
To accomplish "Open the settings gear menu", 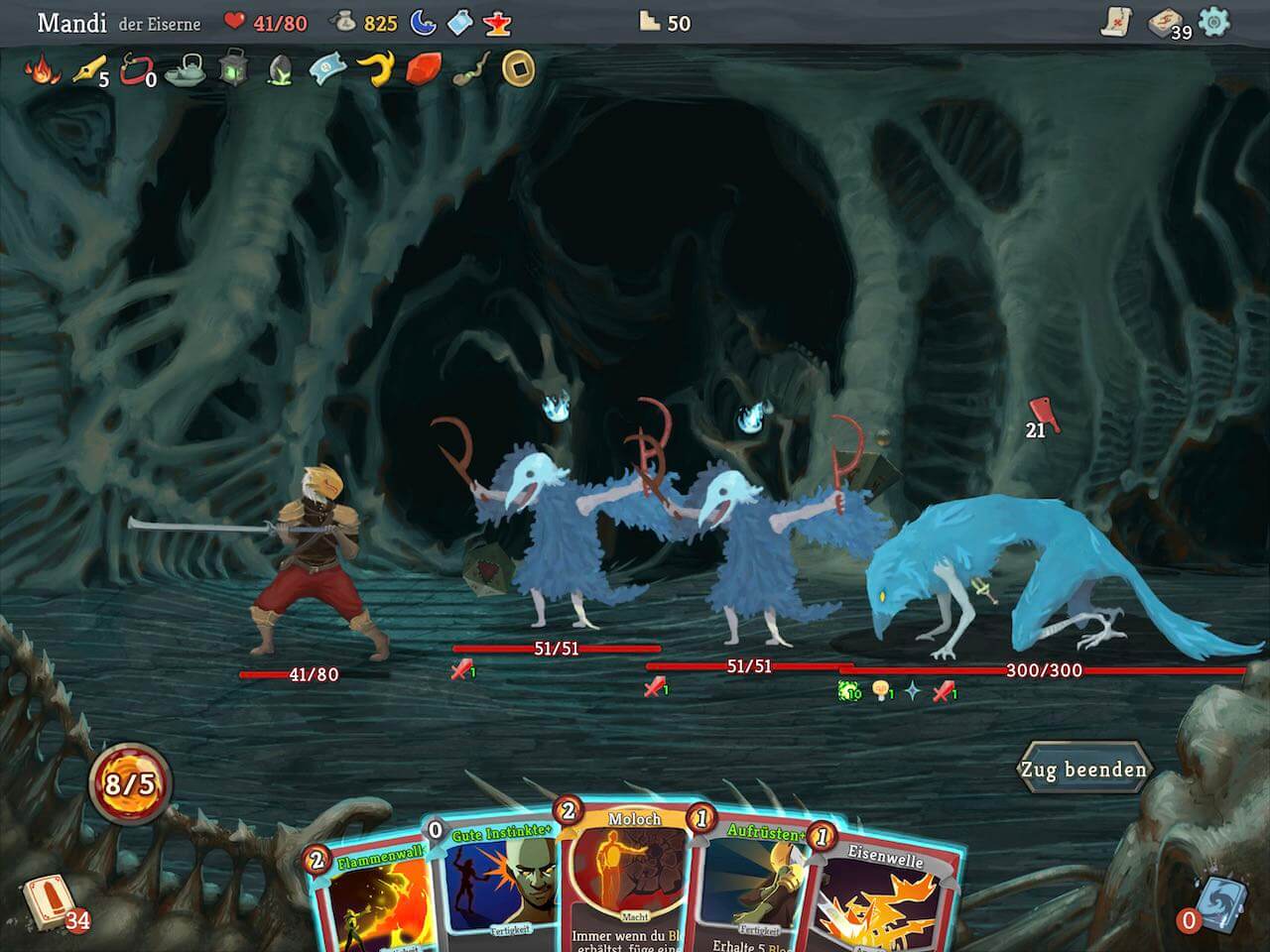I will tap(1213, 22).
